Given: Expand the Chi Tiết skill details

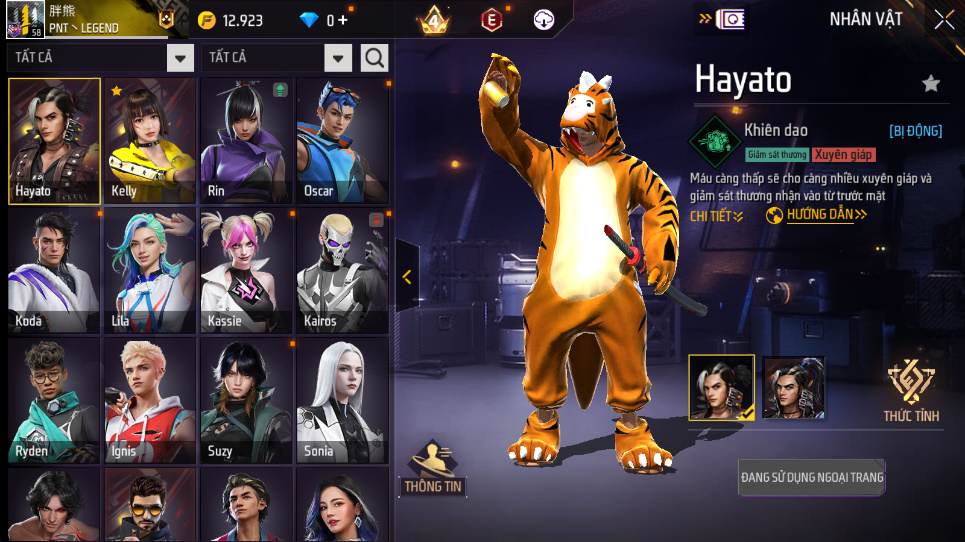Looking at the screenshot, I should click(717, 216).
